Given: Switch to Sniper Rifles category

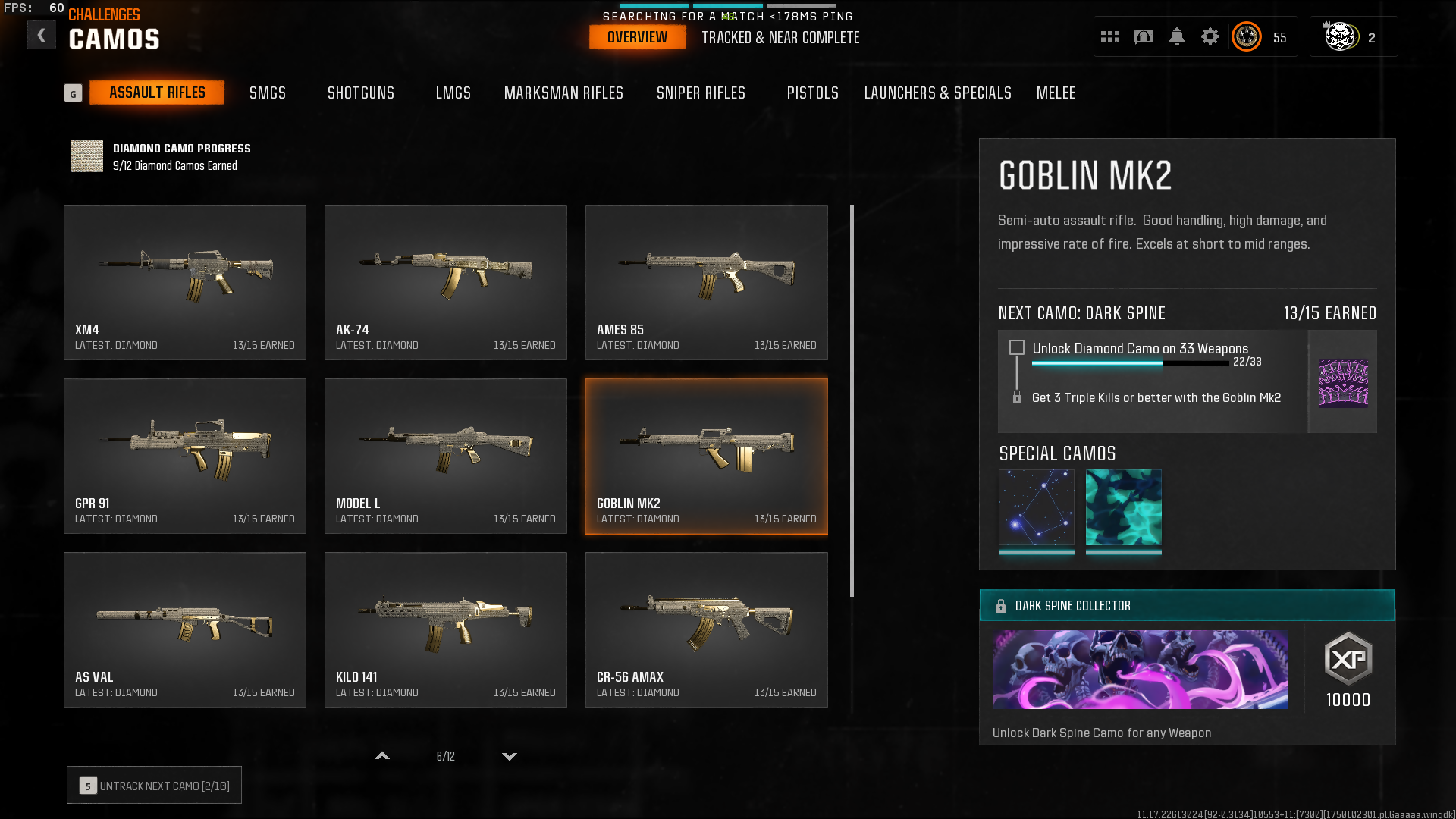Looking at the screenshot, I should point(701,93).
